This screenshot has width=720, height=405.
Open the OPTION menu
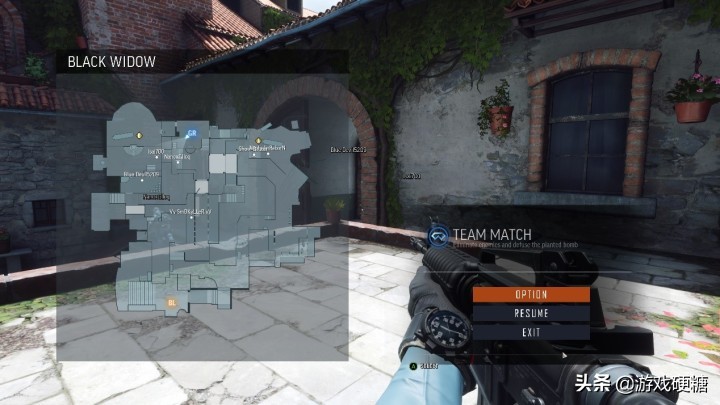pyautogui.click(x=531, y=295)
